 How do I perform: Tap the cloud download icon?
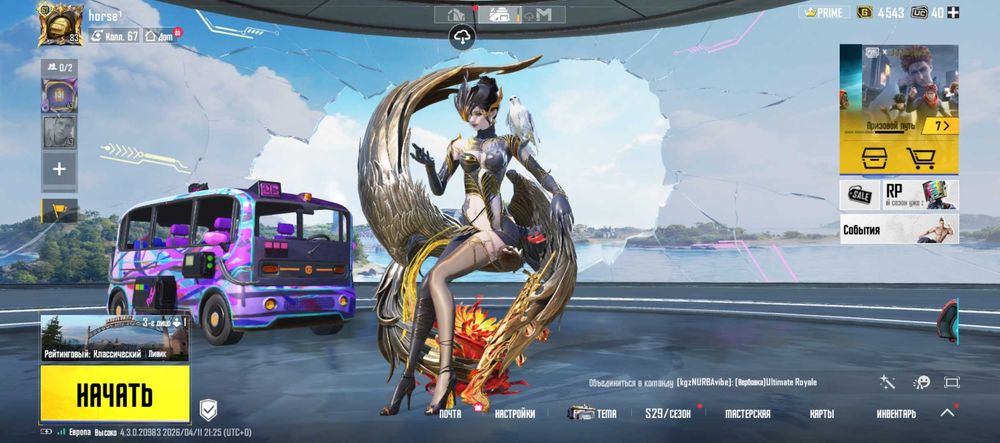(x=464, y=37)
